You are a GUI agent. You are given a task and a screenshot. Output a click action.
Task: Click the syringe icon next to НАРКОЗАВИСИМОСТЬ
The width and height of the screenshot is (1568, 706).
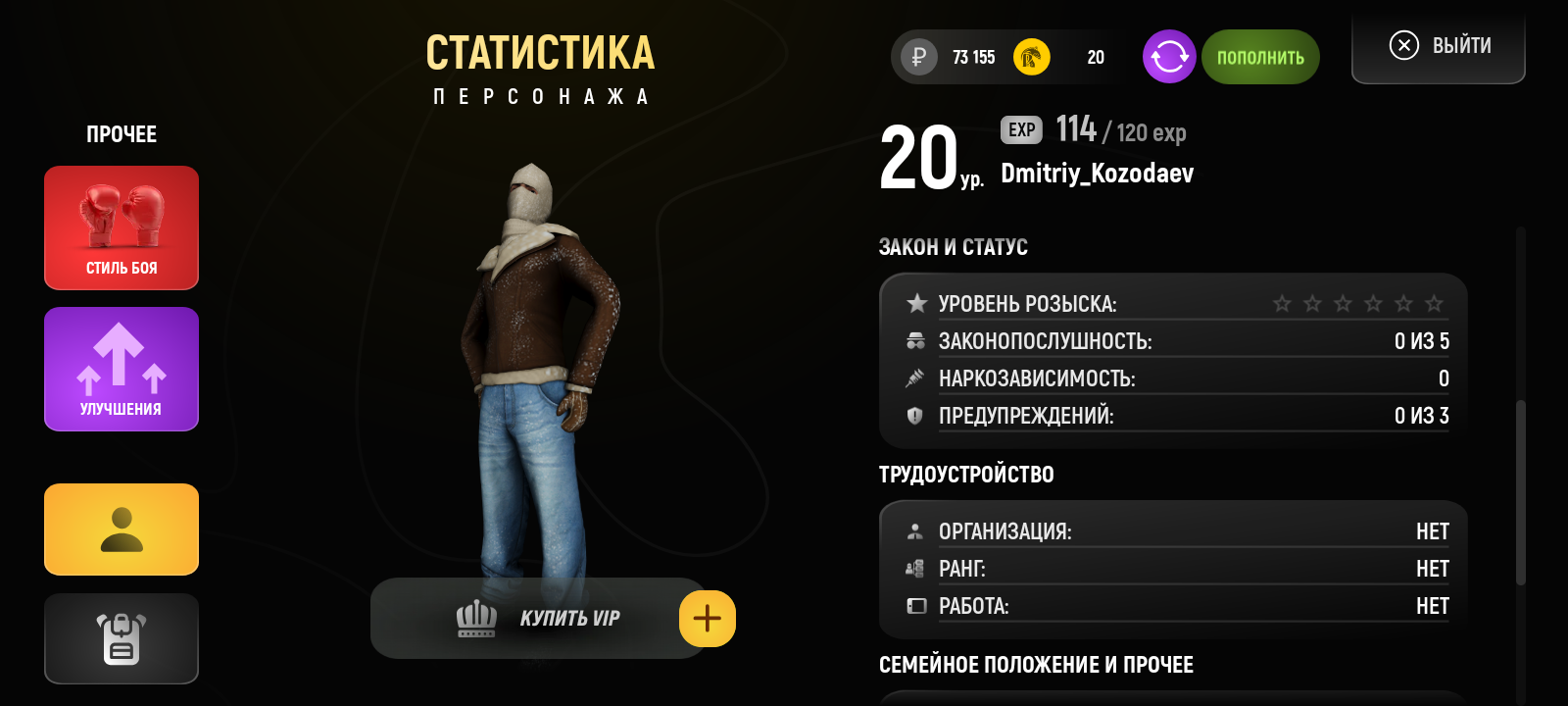pyautogui.click(x=914, y=378)
